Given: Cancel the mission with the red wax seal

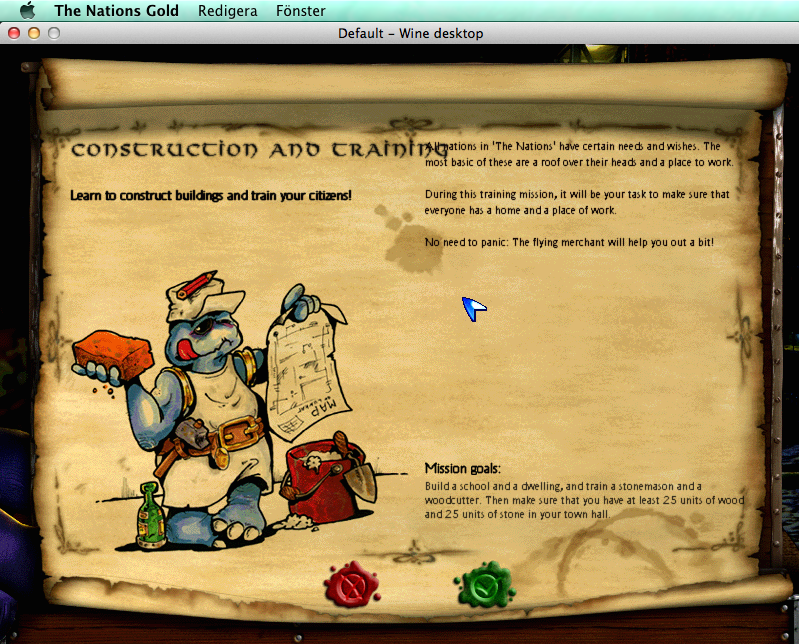Looking at the screenshot, I should coord(350,585).
